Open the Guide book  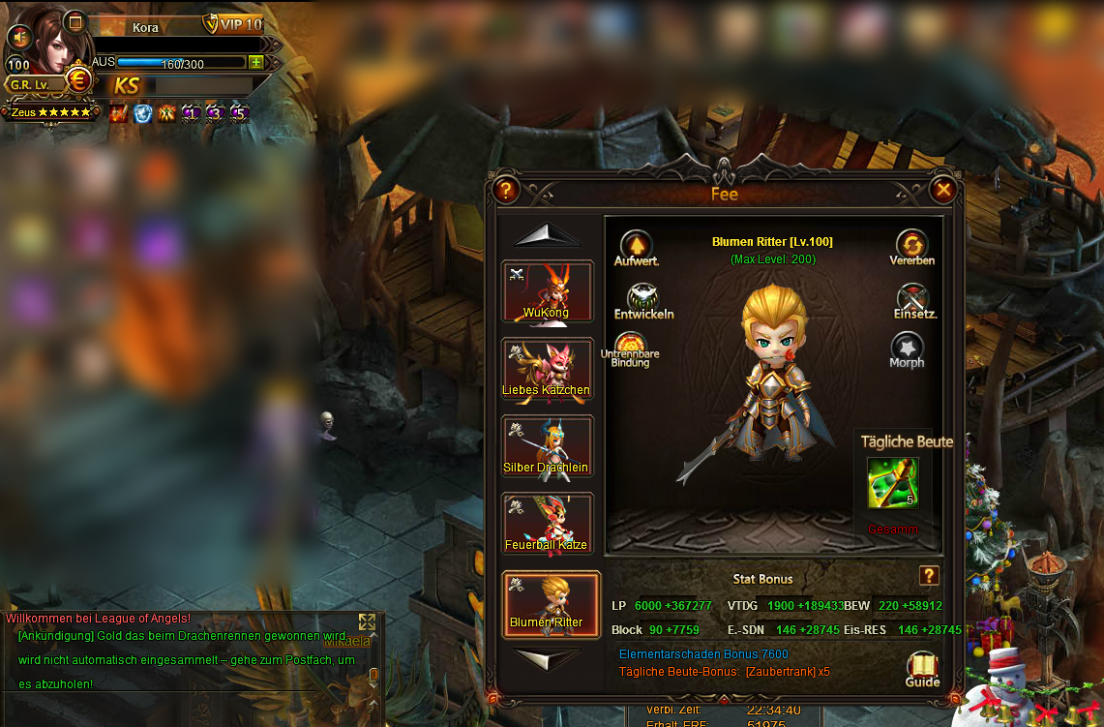click(922, 668)
